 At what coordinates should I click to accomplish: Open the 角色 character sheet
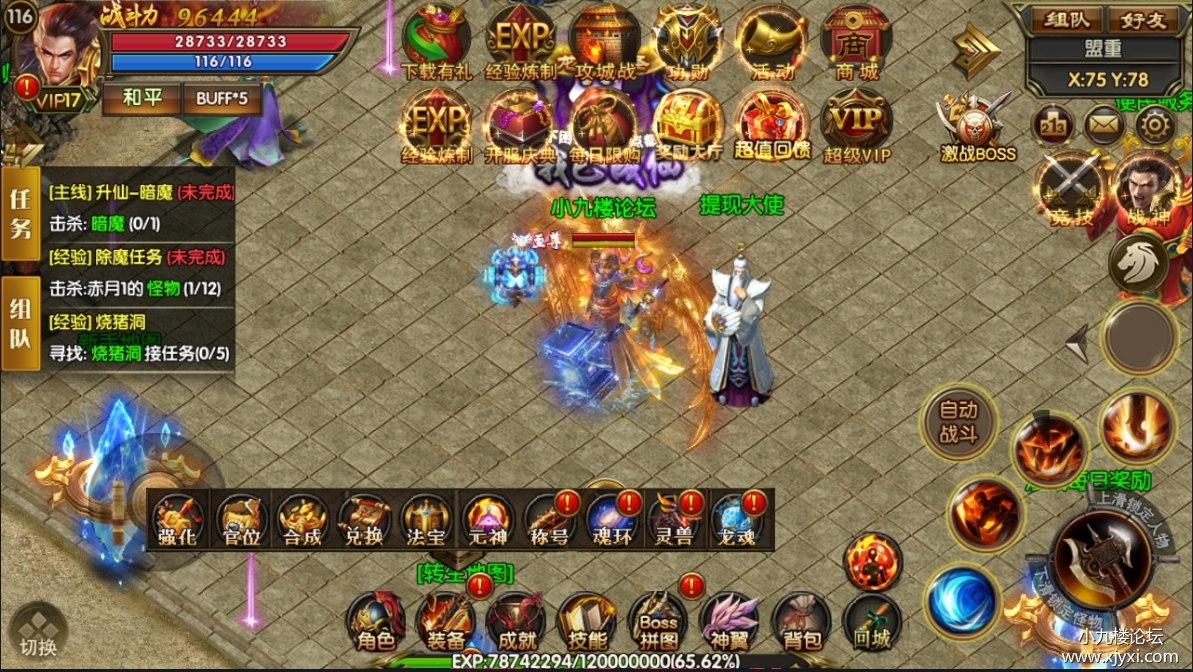pos(375,622)
